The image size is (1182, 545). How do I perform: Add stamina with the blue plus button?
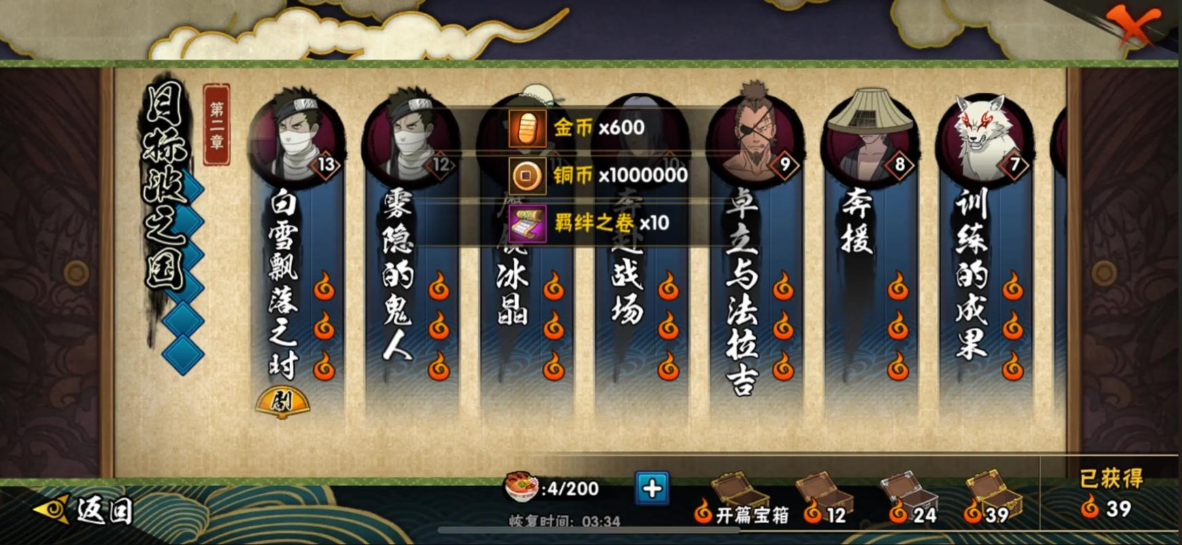pyautogui.click(x=652, y=488)
